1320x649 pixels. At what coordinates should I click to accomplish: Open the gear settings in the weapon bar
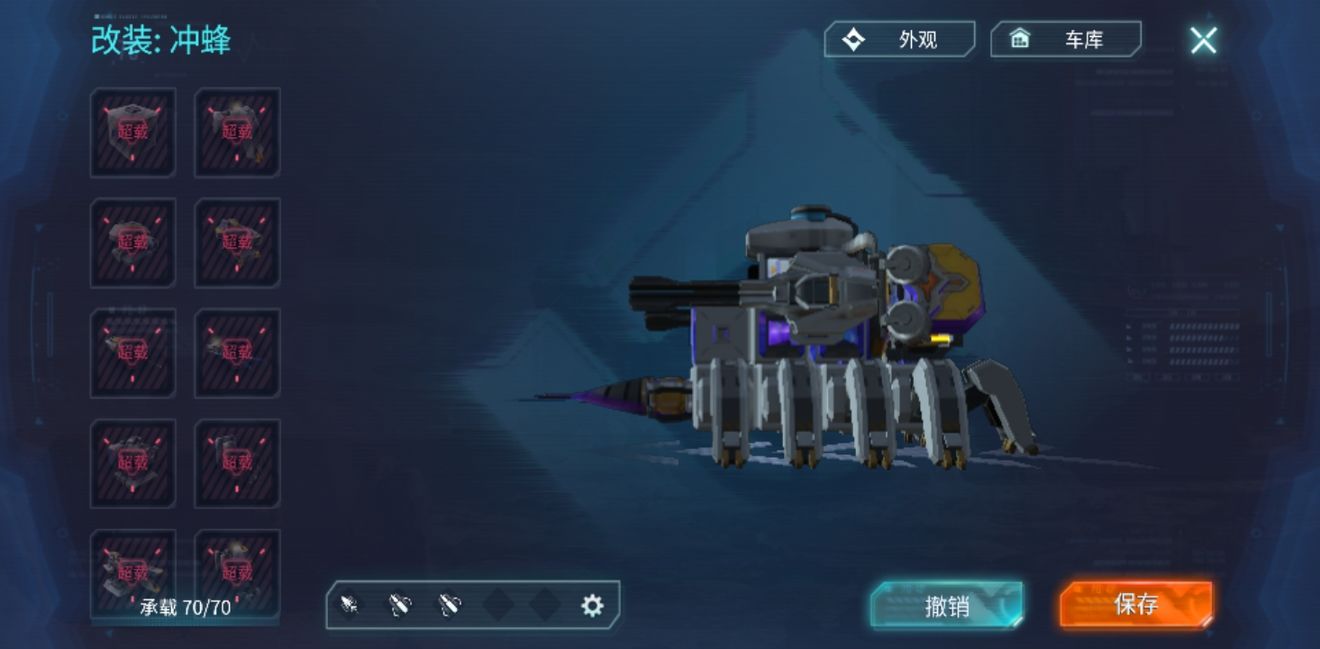(592, 605)
